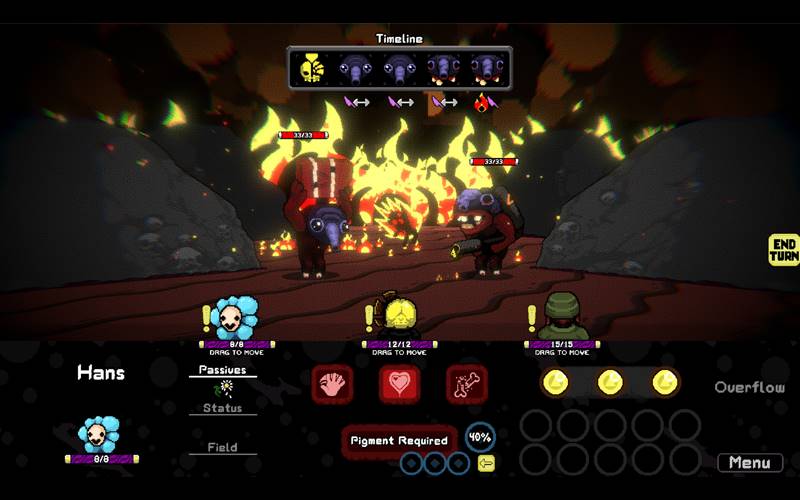
Task: Click Hans's portrait in the info panel
Action: point(100,435)
